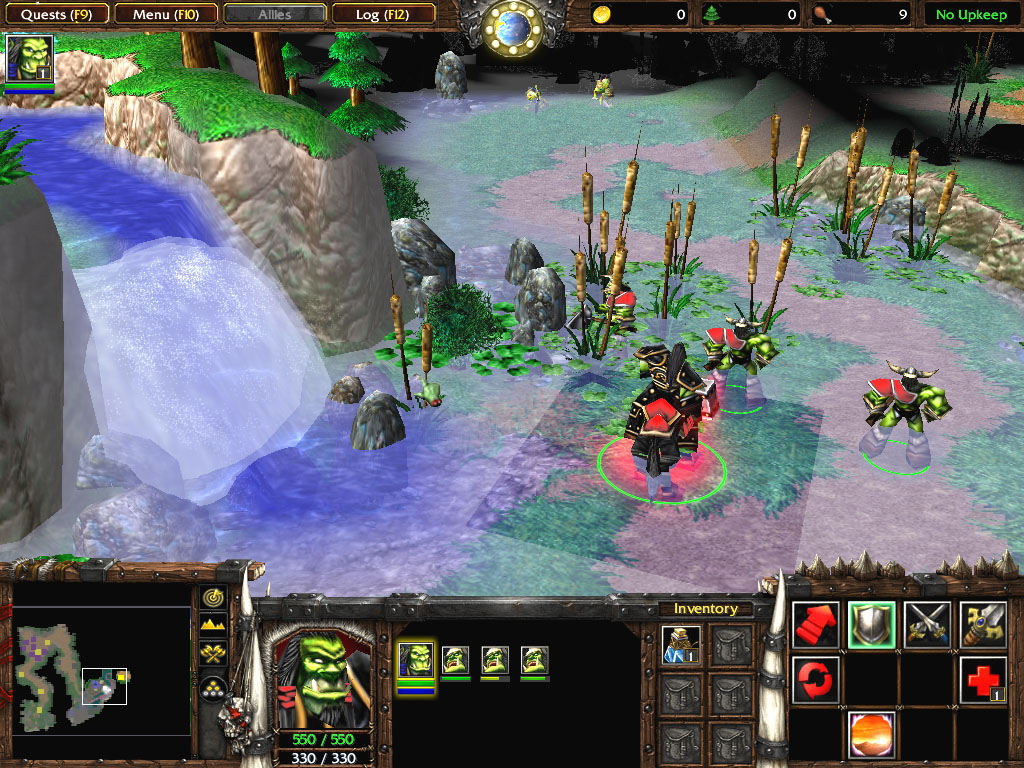Open hero skills with the red cross

(982, 680)
